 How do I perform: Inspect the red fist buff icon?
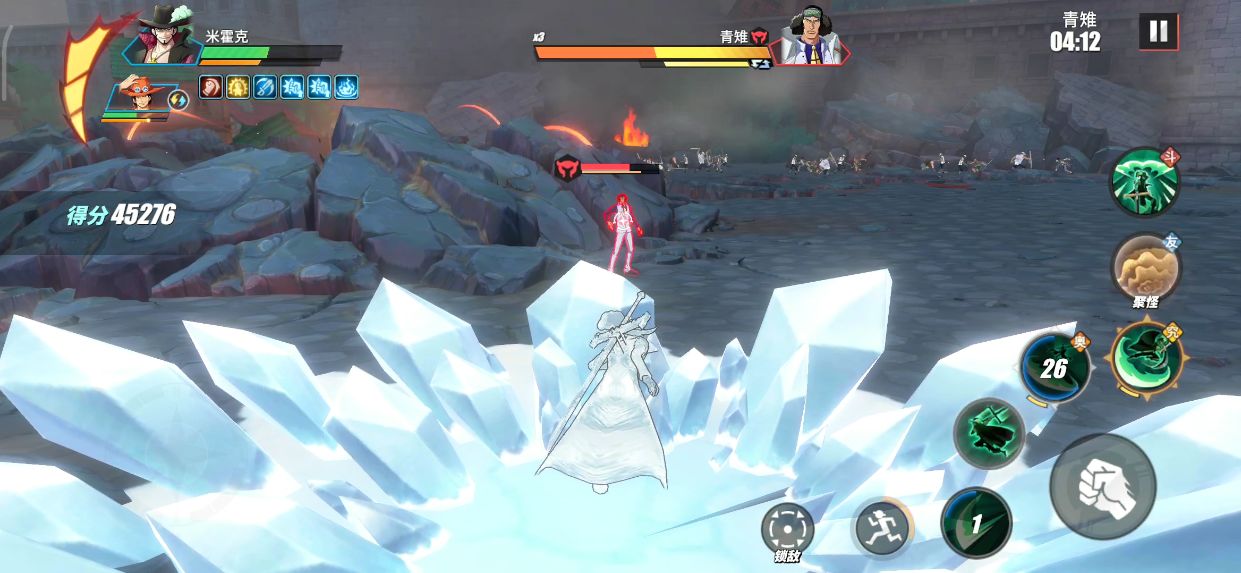(x=211, y=87)
